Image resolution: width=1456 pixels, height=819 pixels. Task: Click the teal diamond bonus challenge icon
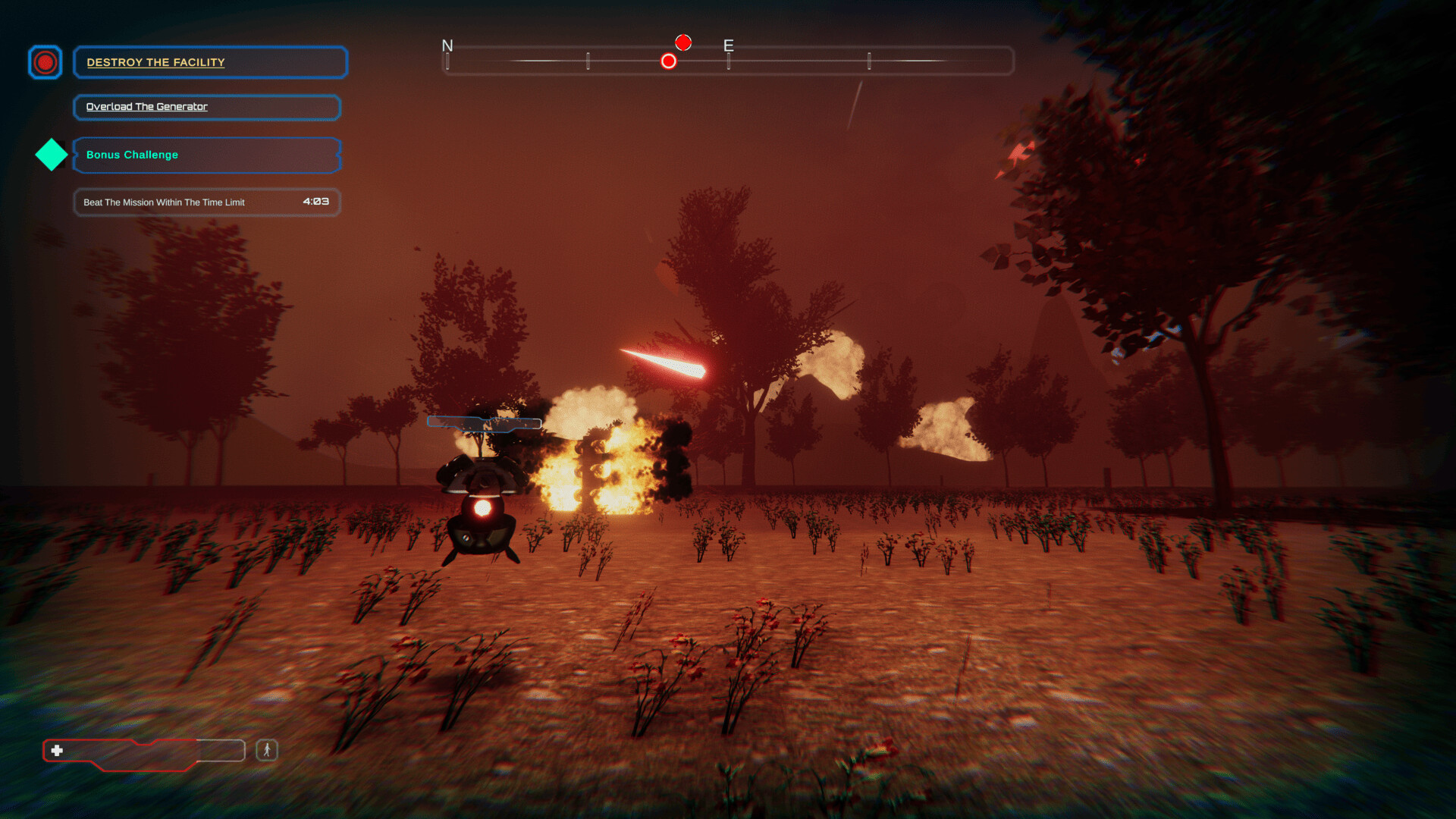tap(52, 155)
